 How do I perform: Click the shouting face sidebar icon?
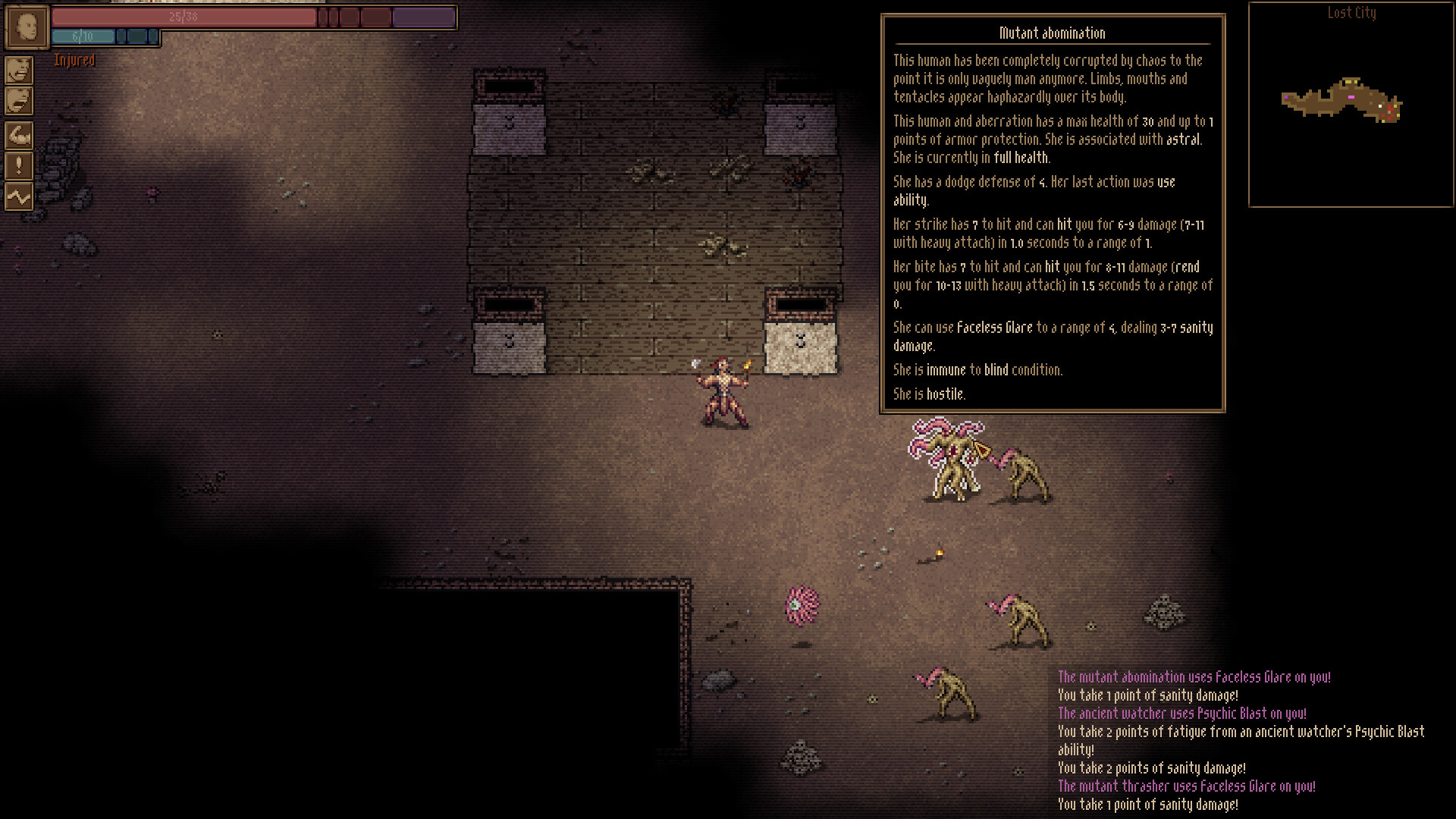coord(18,71)
